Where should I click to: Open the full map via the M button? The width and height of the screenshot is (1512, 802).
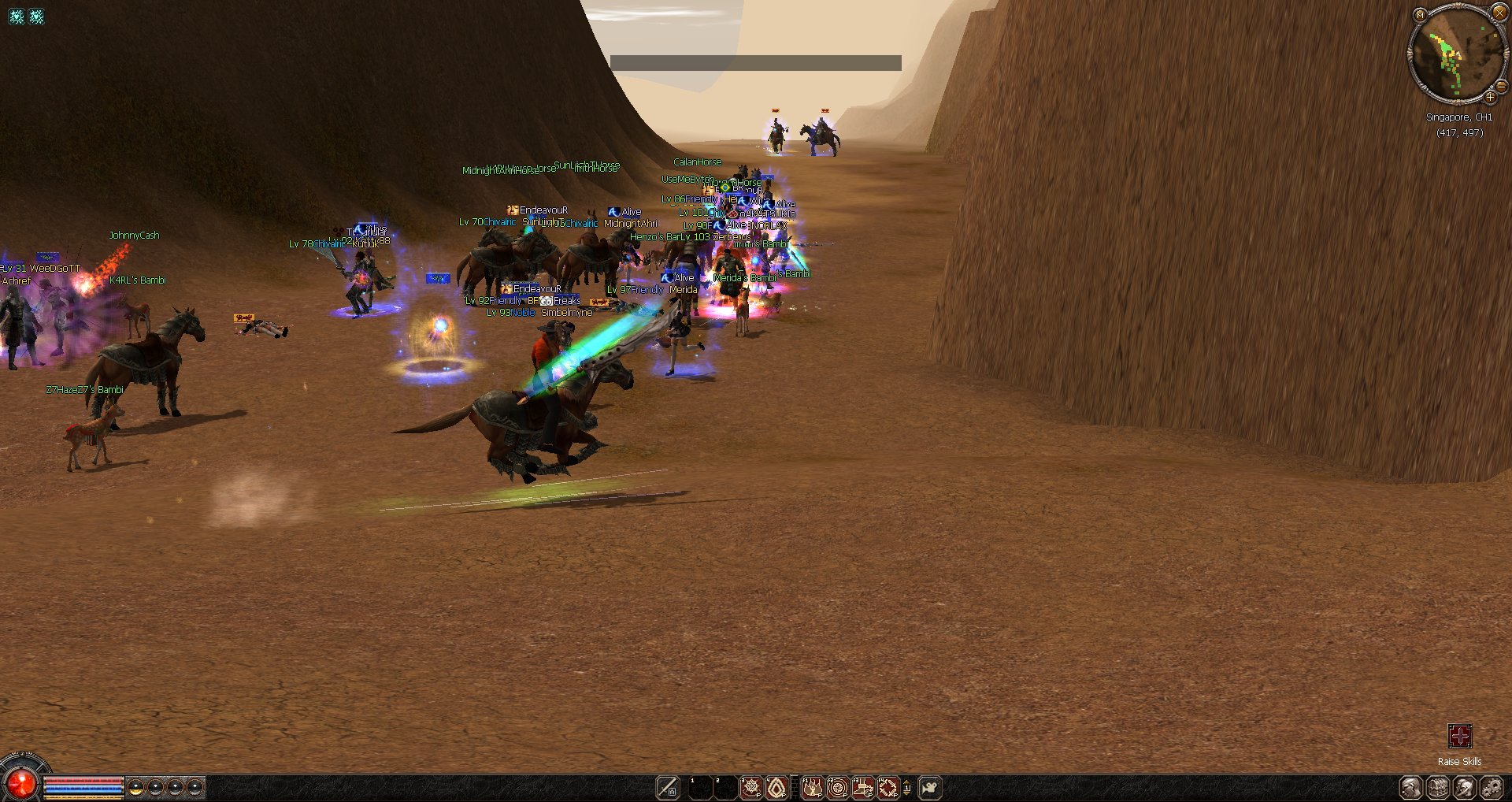[1420, 14]
